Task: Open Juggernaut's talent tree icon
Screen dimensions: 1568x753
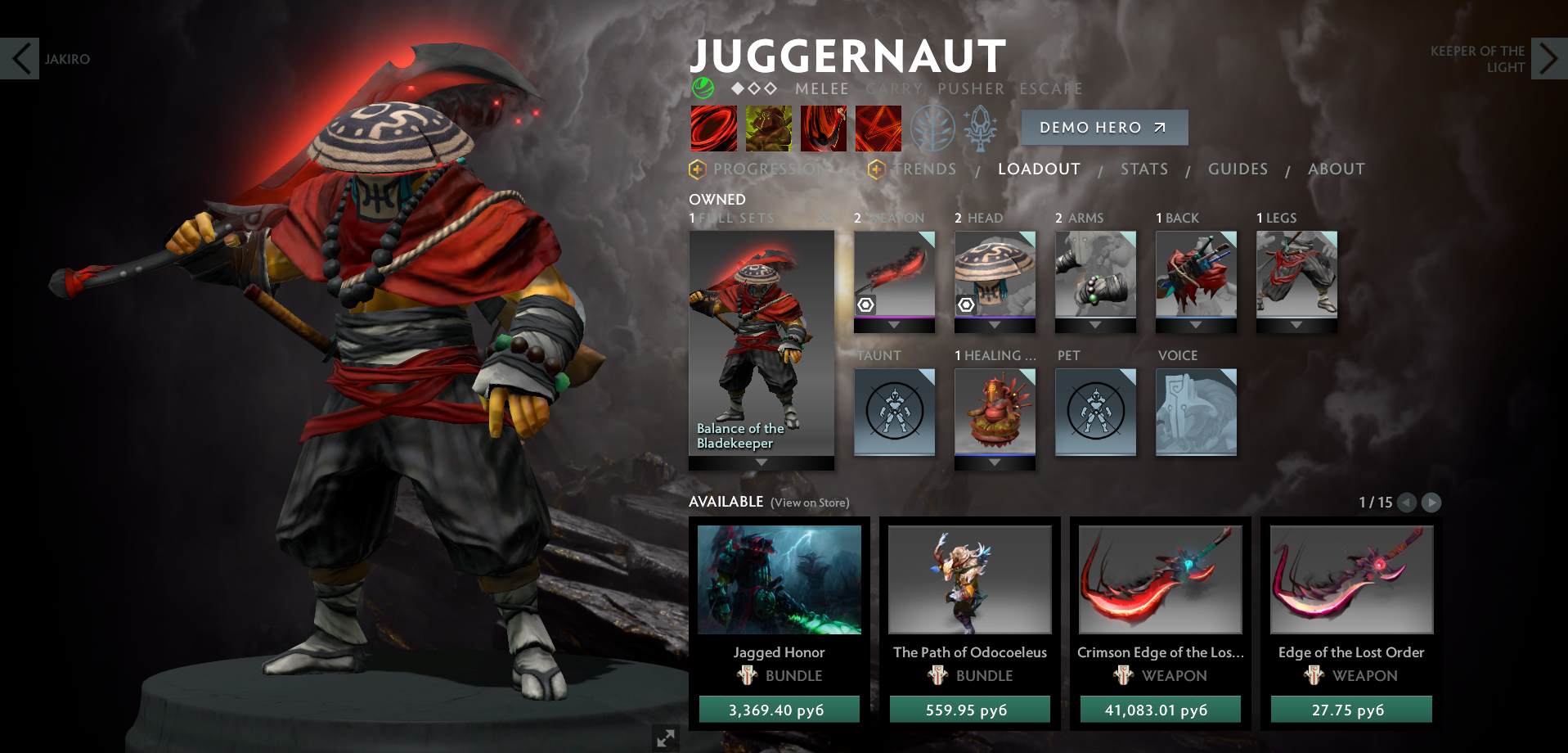Action: point(932,128)
